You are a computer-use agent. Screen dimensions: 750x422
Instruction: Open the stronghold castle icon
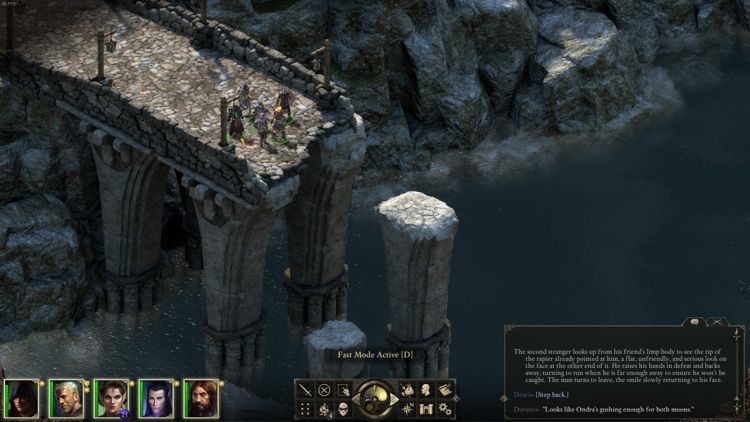427,408
